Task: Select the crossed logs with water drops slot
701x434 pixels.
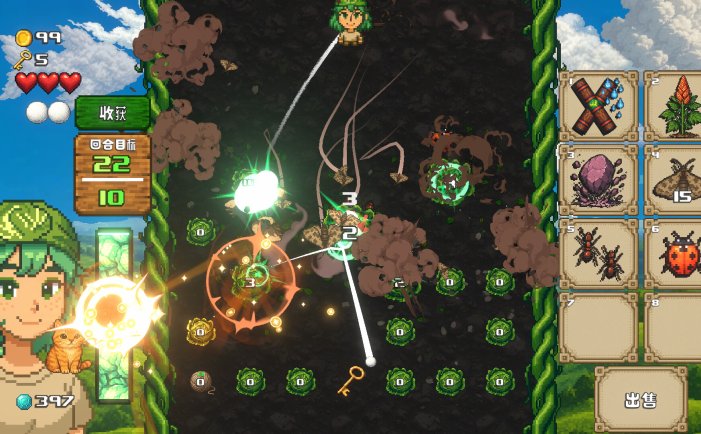Action: 598,106
